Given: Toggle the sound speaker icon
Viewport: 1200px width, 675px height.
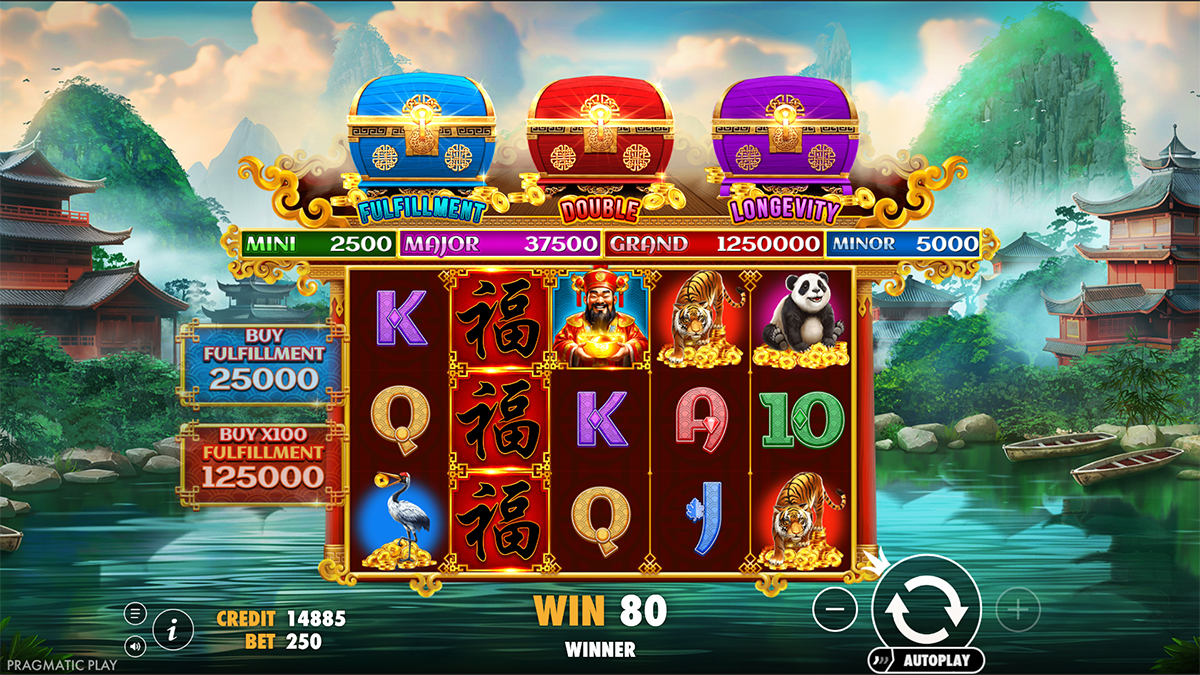Looking at the screenshot, I should tap(136, 645).
